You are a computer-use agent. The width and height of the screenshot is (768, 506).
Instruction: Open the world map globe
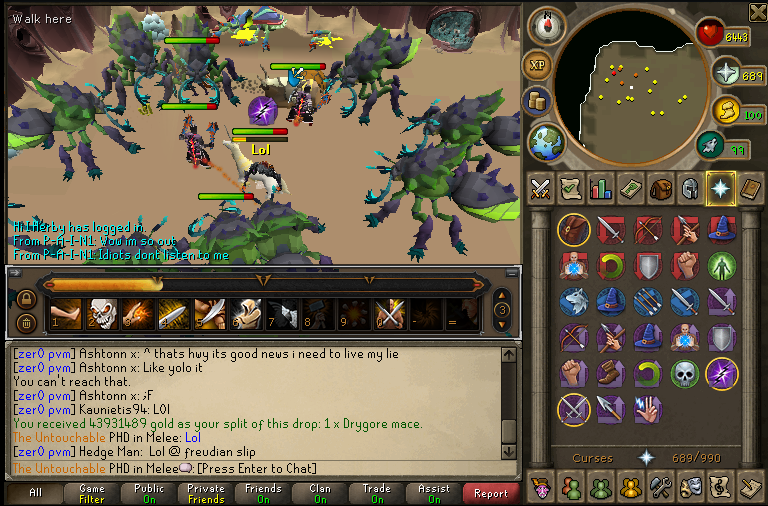(x=546, y=141)
